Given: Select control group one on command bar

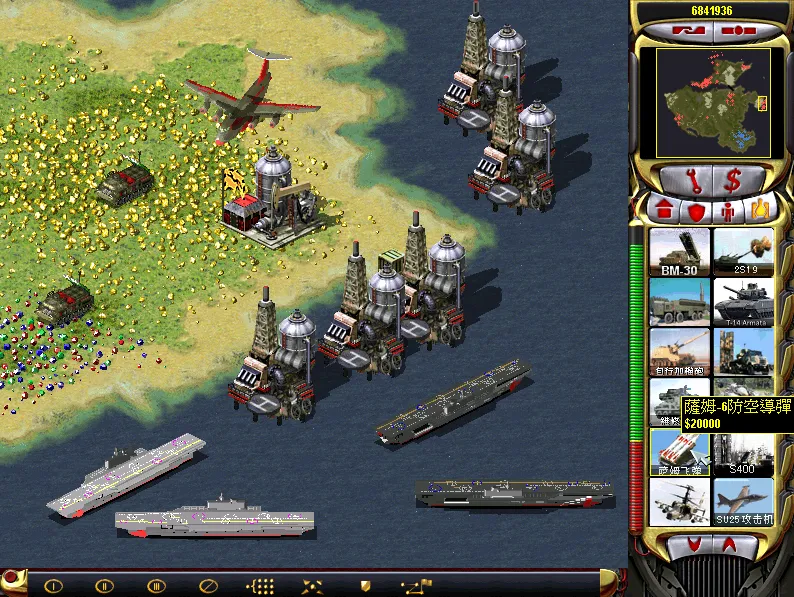Looking at the screenshot, I should 54,585.
